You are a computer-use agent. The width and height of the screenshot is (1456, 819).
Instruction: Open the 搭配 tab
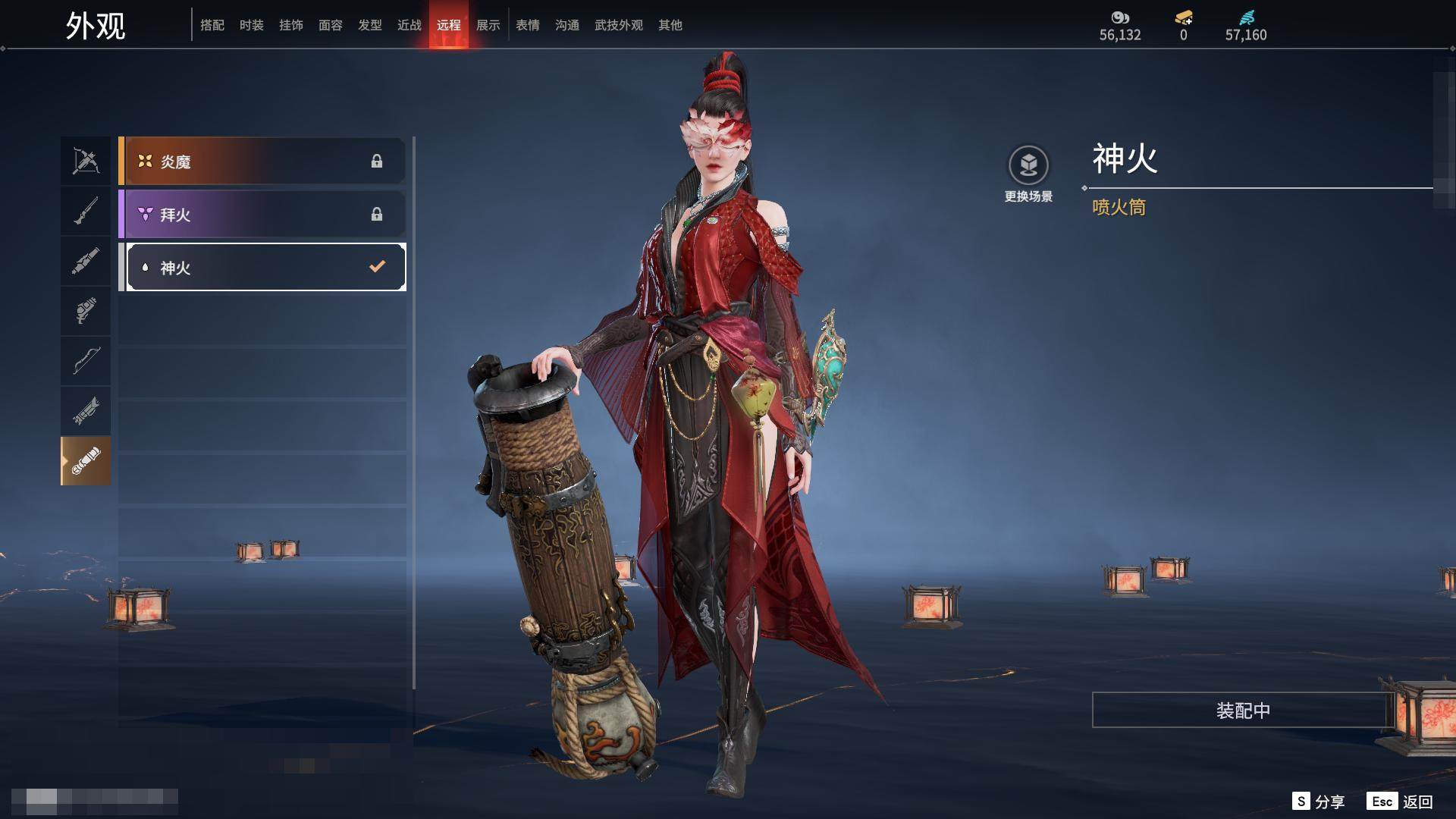pyautogui.click(x=212, y=25)
